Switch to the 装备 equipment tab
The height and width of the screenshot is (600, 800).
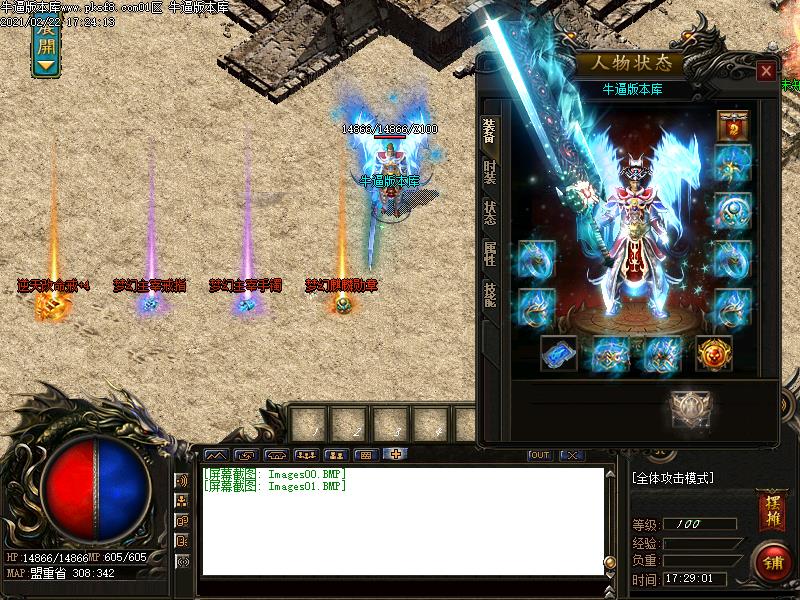coord(489,131)
